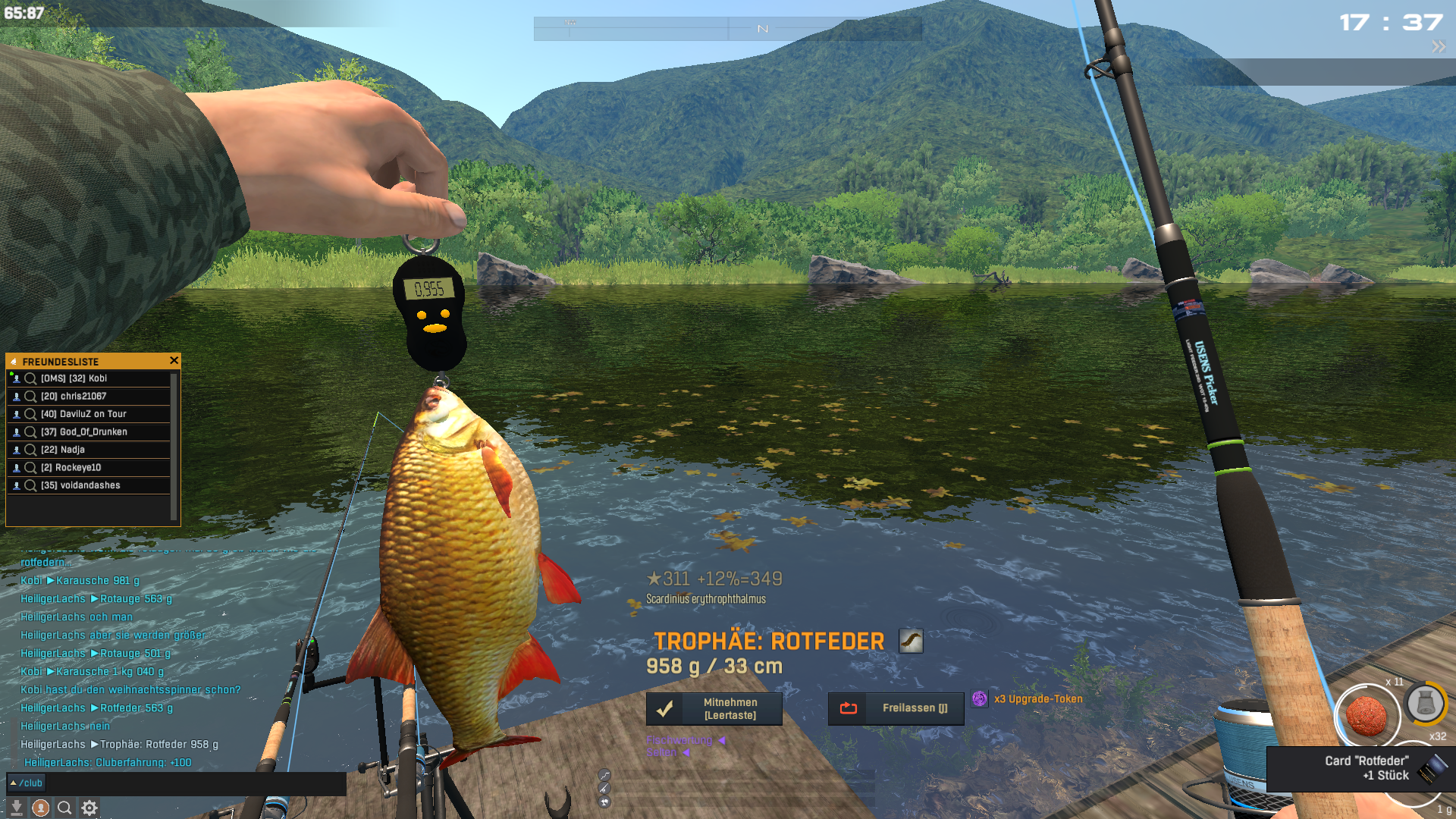Select the red groundbait ball slot
Screen dimensions: 1456x819
click(1367, 715)
